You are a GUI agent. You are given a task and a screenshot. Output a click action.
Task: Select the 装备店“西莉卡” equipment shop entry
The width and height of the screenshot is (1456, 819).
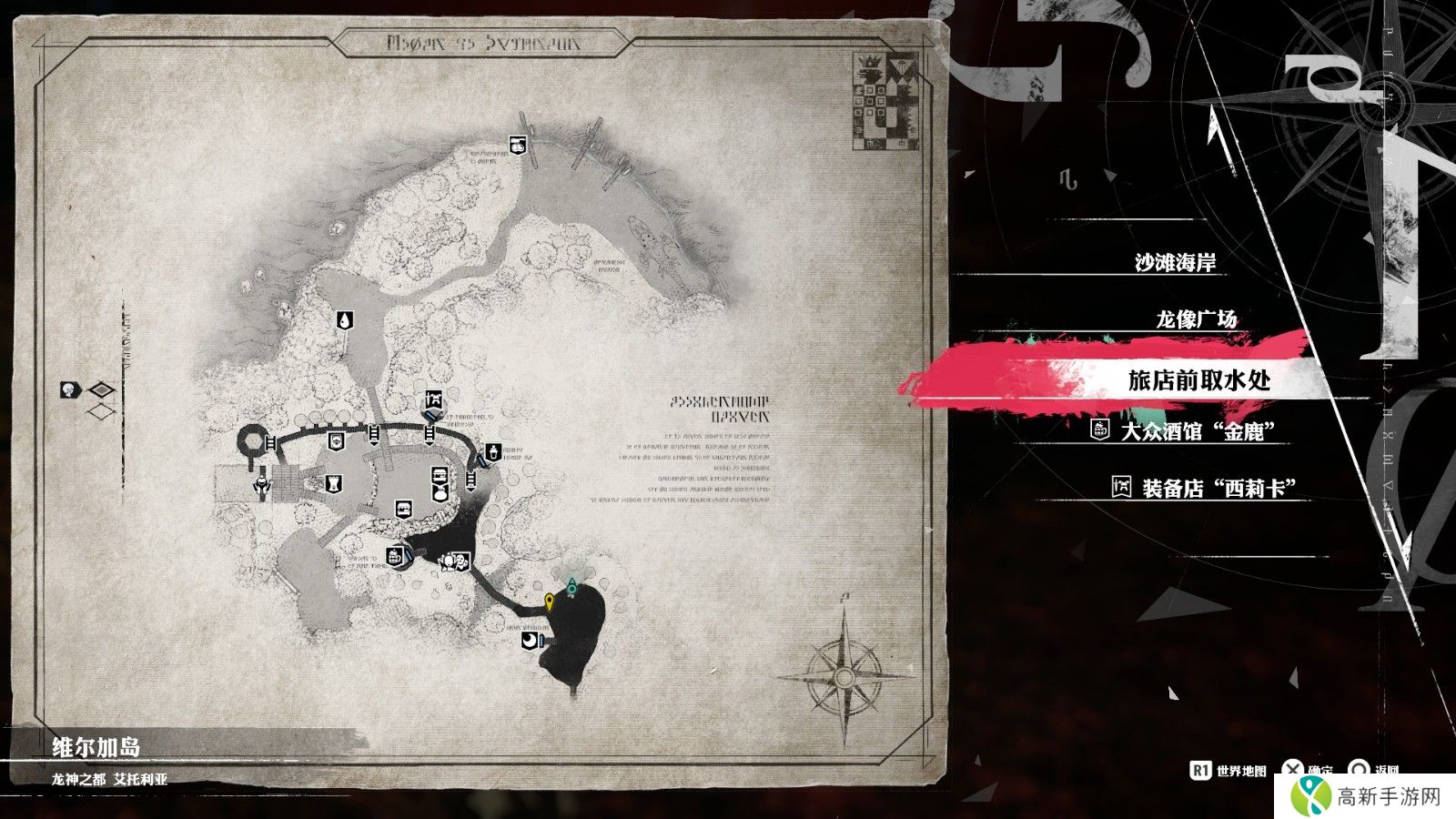click(x=1218, y=488)
